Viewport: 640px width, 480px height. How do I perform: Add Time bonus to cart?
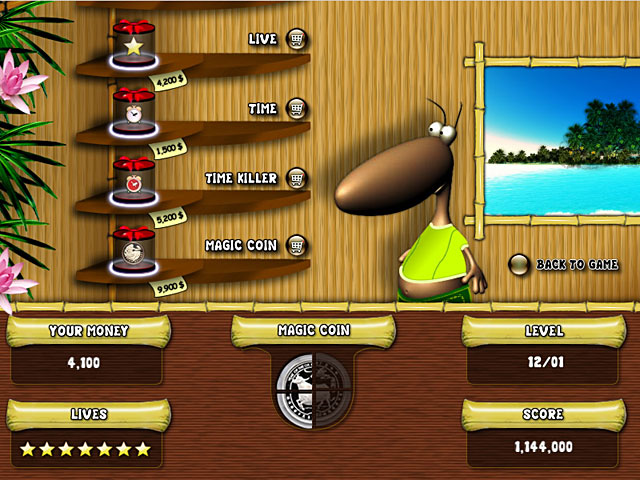297,108
